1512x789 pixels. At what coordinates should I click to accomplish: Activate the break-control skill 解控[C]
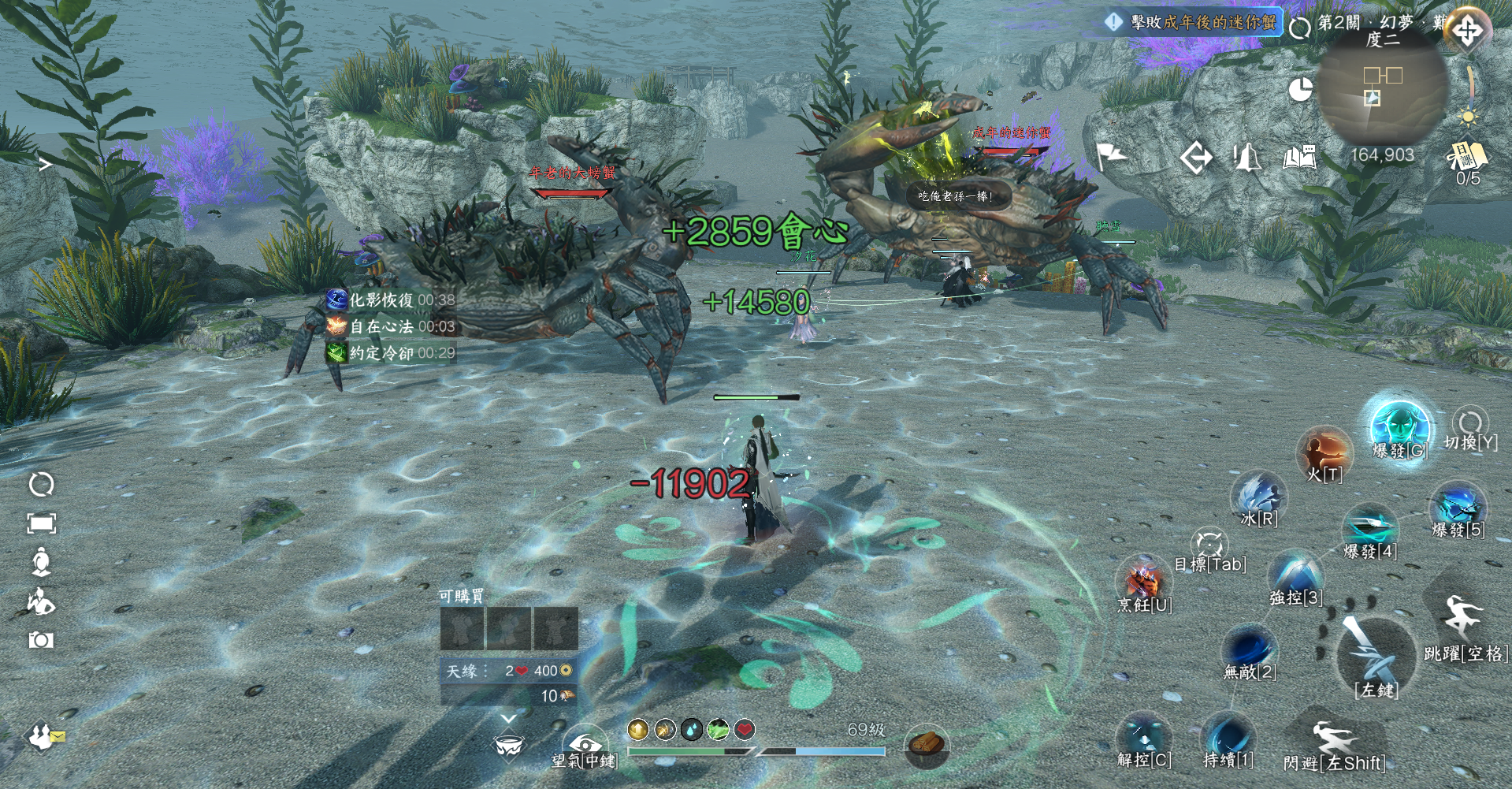pyautogui.click(x=1143, y=737)
